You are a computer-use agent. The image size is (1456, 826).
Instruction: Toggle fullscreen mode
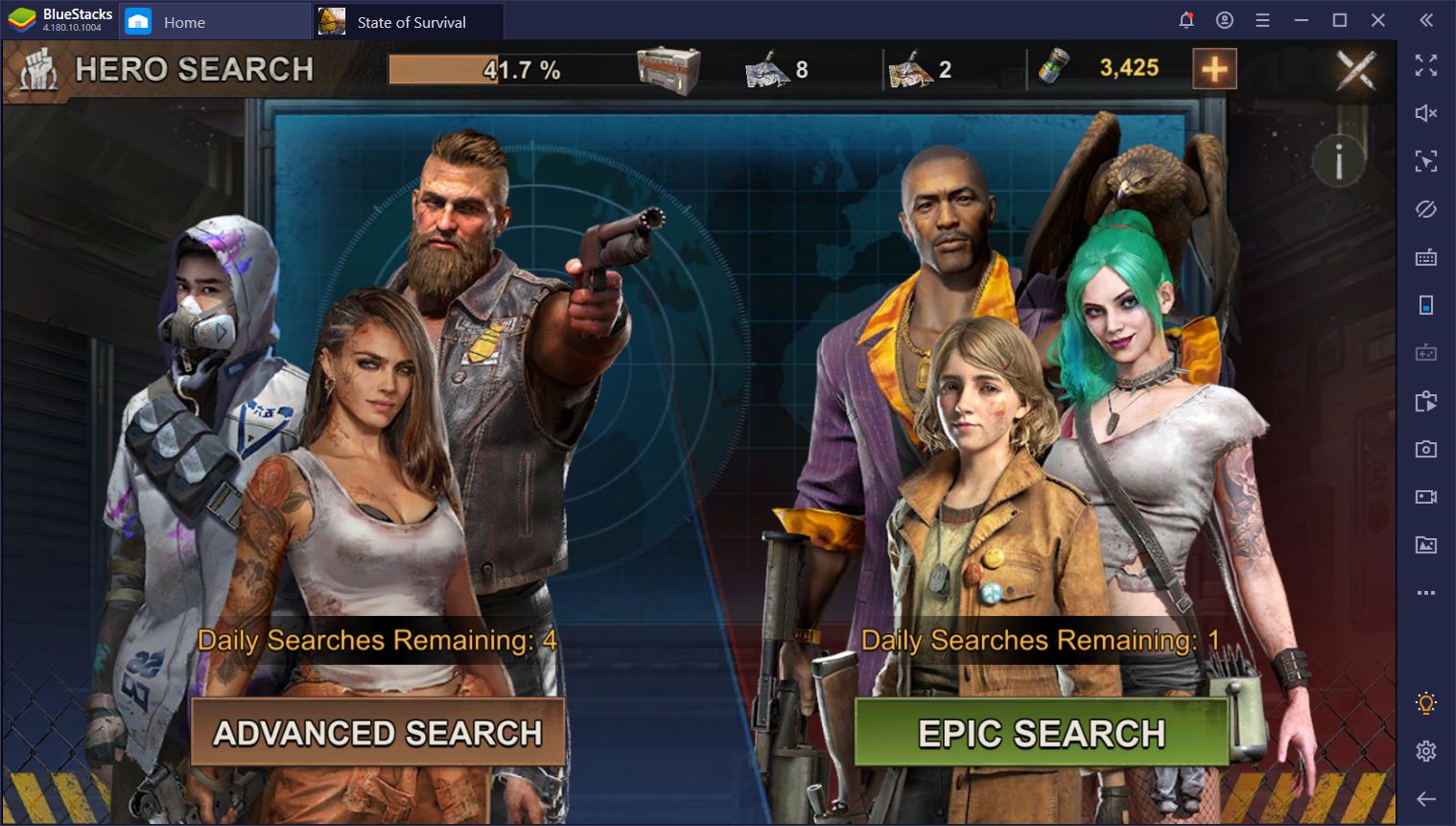(1427, 65)
